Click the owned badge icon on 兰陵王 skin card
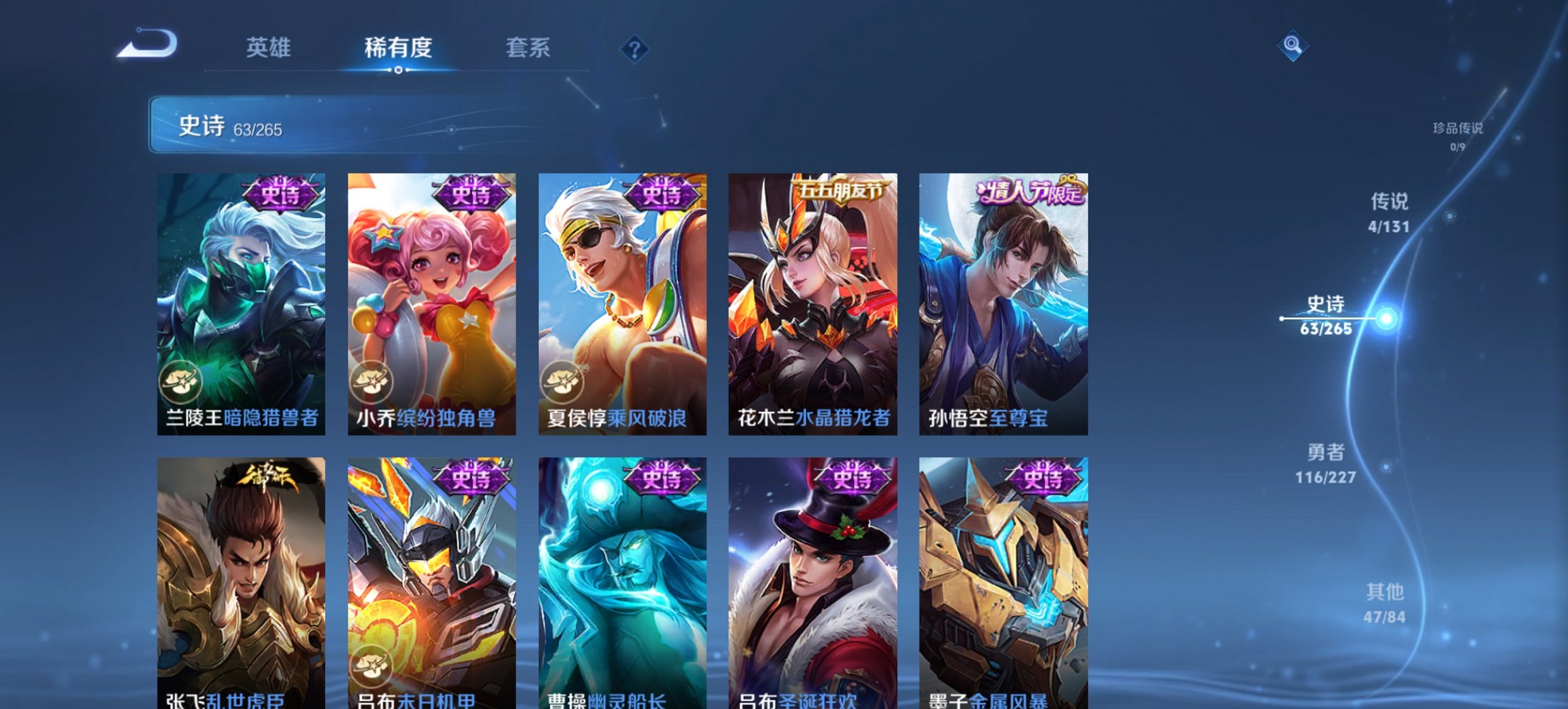 tap(182, 382)
